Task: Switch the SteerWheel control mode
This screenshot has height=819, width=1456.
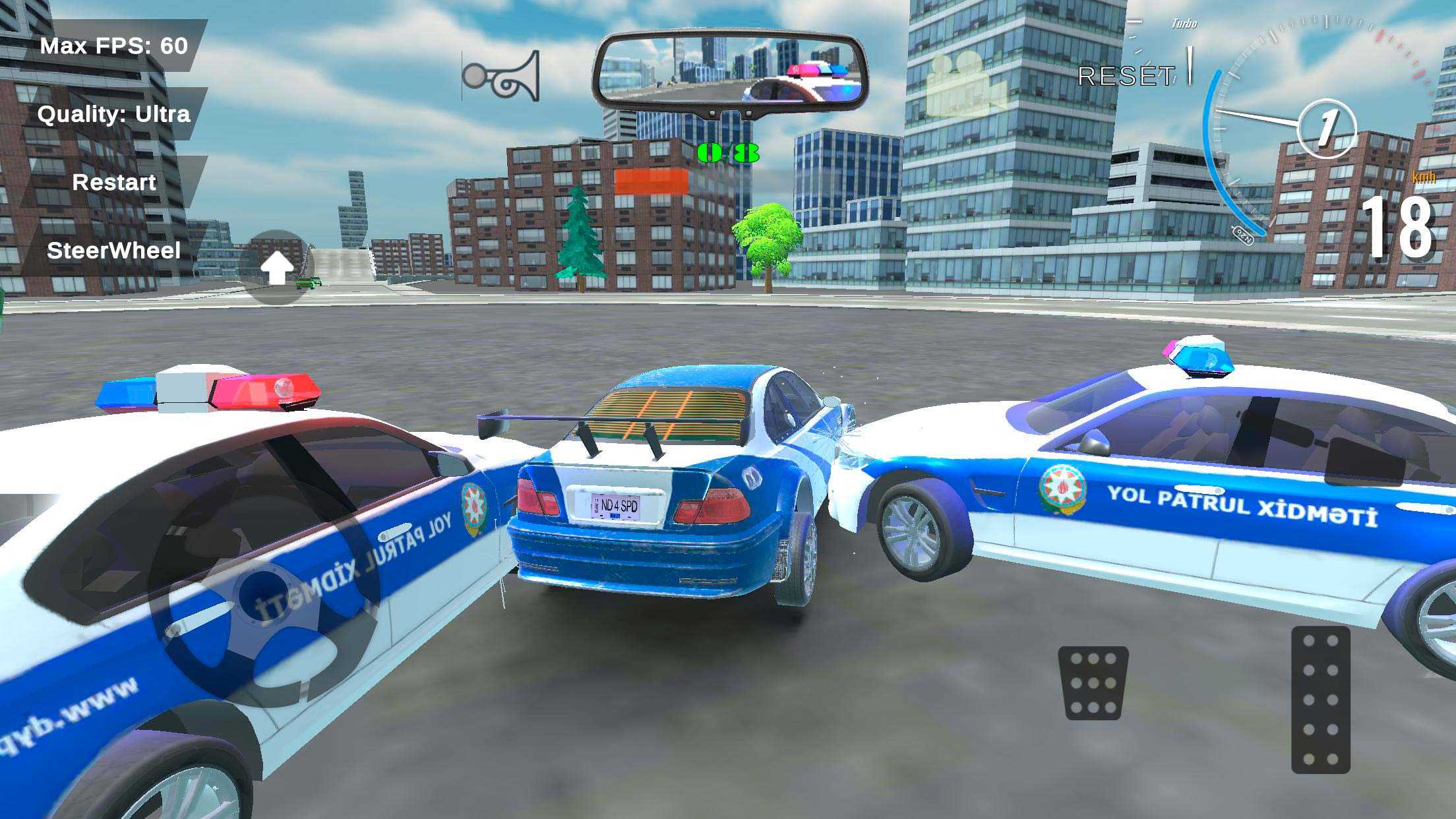Action: point(113,251)
